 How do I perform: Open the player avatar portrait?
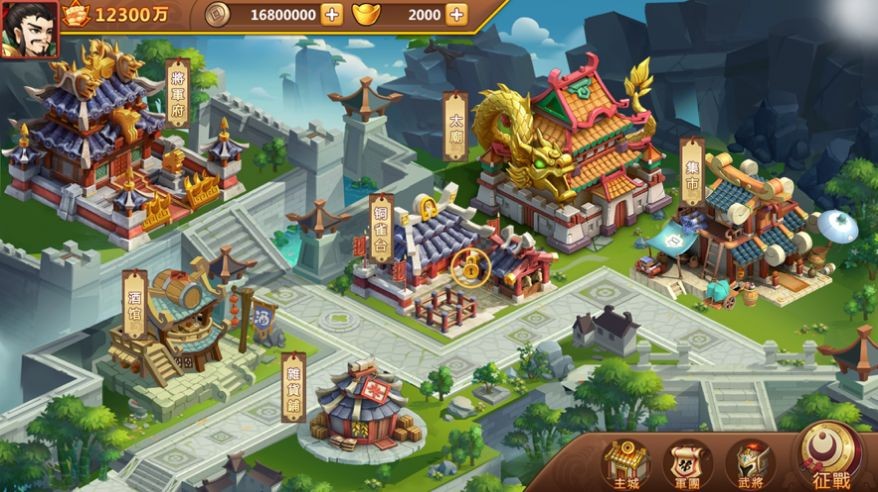tap(28, 29)
